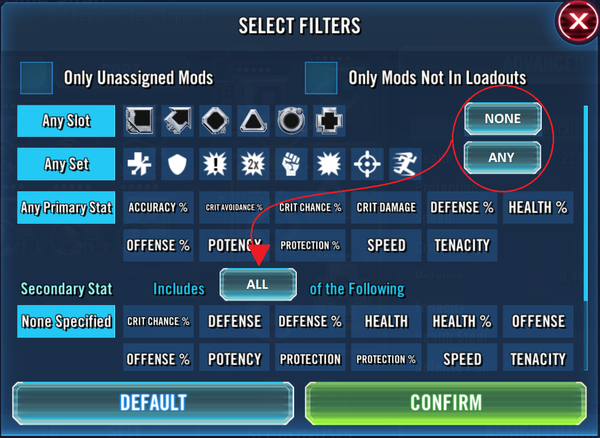The width and height of the screenshot is (600, 438).
Task: Toggle Only Unassigned Mods checkbox
Action: click(38, 77)
